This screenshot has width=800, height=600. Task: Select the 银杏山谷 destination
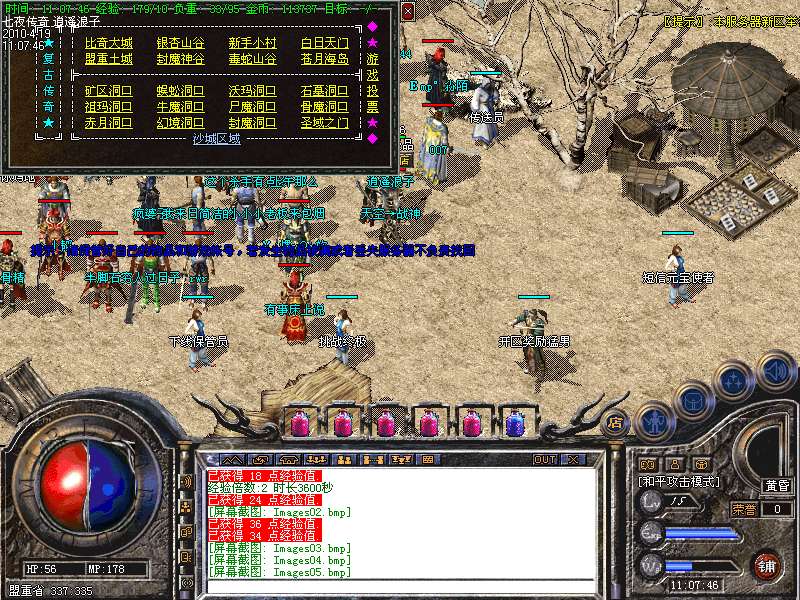point(180,43)
